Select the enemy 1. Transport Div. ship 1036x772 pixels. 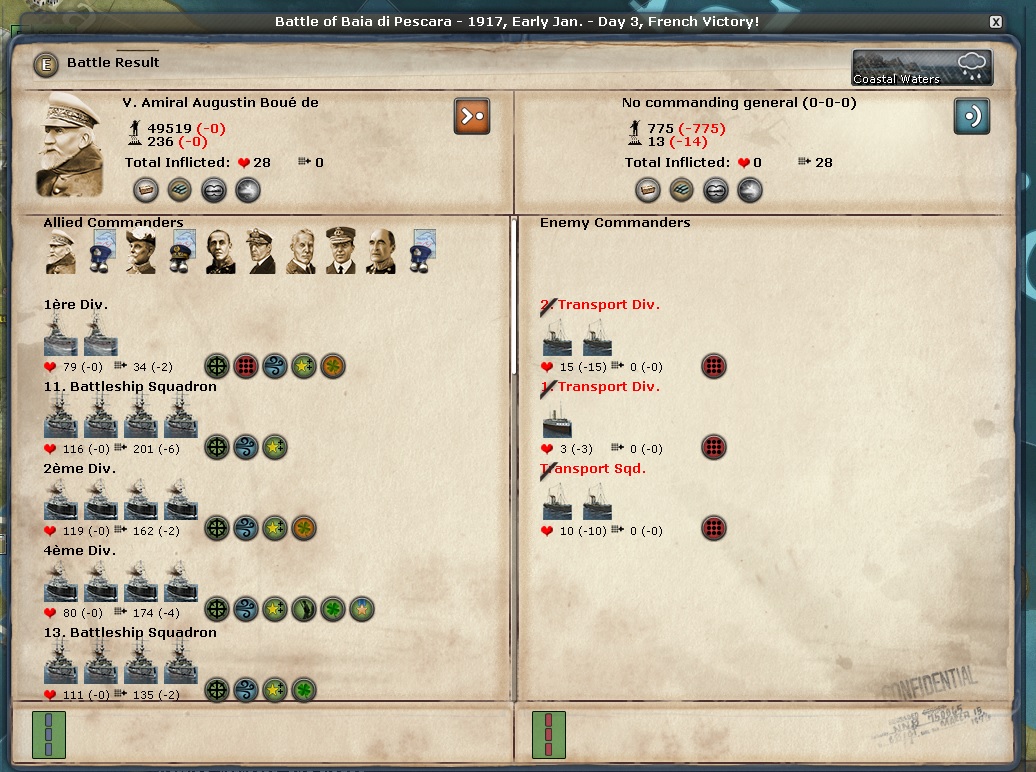click(557, 419)
